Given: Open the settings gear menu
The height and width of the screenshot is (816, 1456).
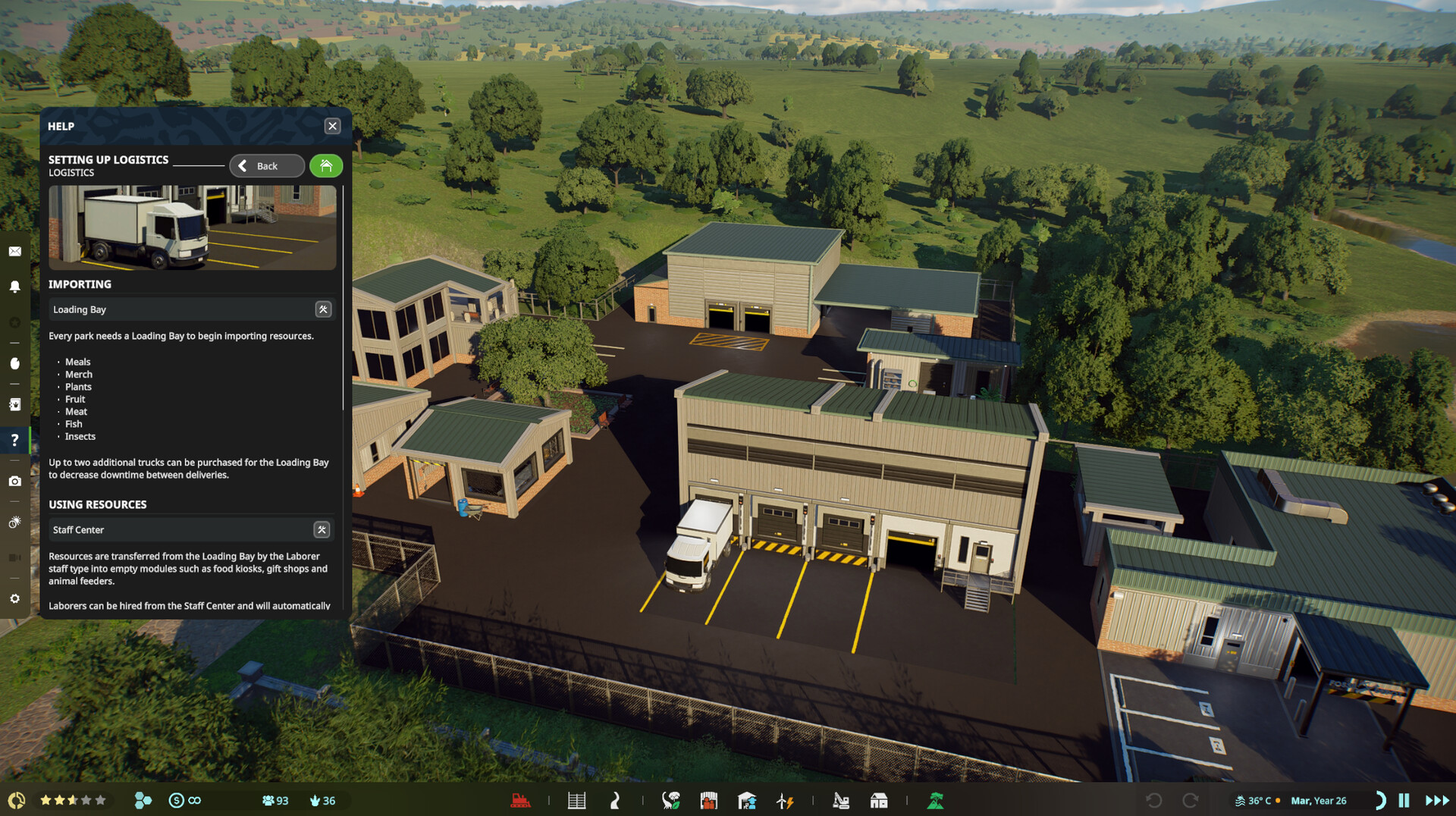Looking at the screenshot, I should click(14, 599).
